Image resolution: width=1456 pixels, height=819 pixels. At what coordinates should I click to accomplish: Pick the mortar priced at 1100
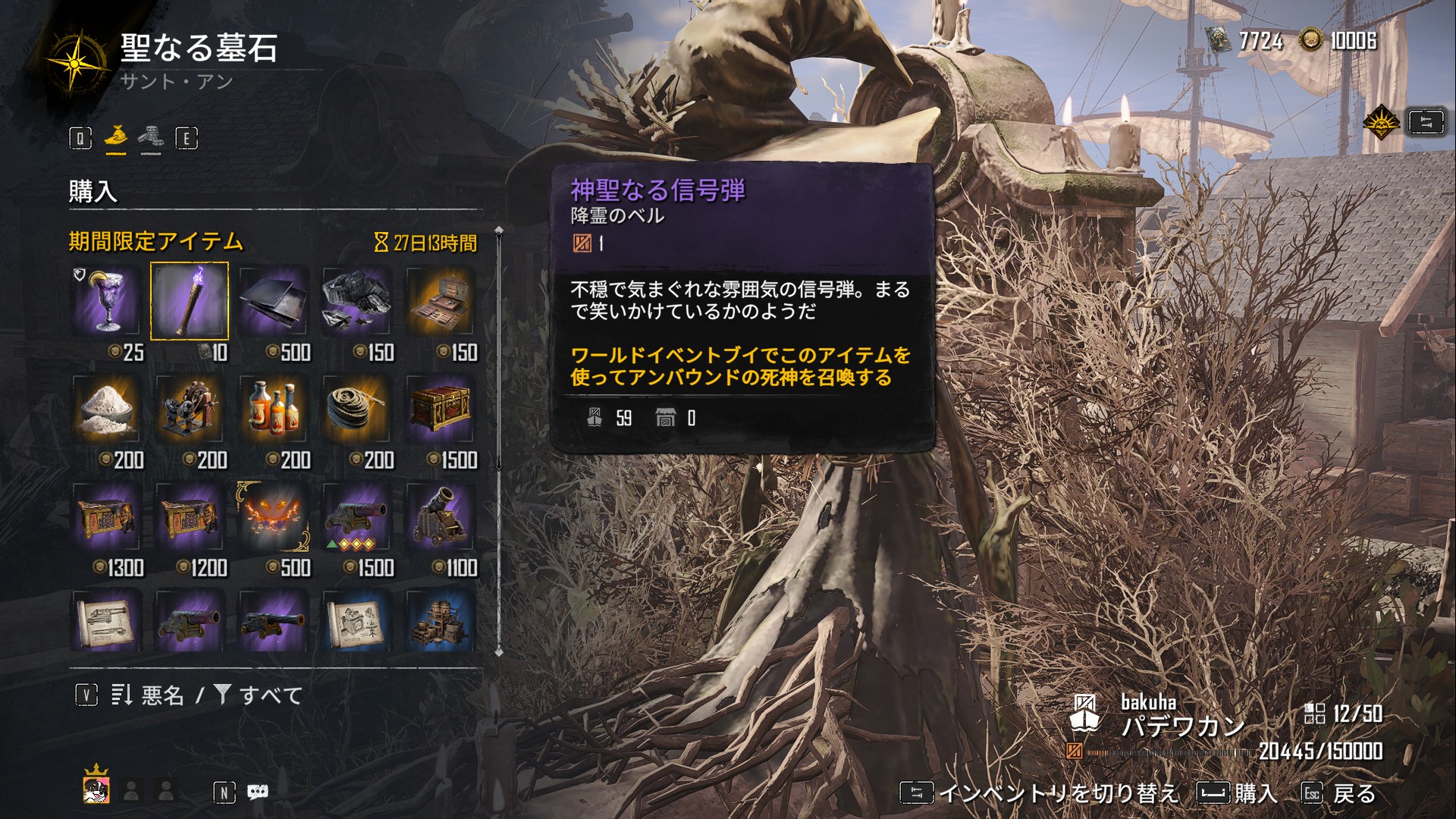pyautogui.click(x=440, y=517)
